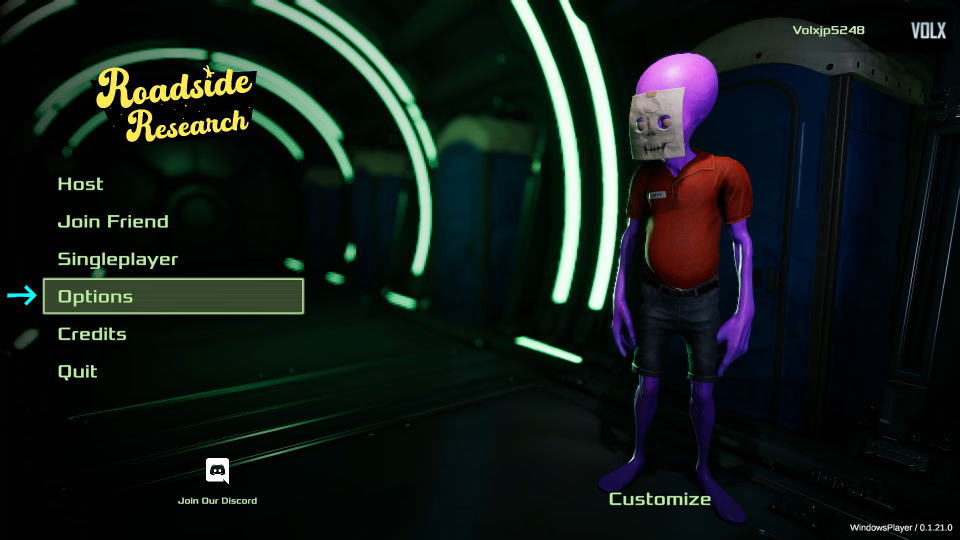Screen dimensions: 960x540
Task: Select Host from the main menu
Action: (x=81, y=184)
